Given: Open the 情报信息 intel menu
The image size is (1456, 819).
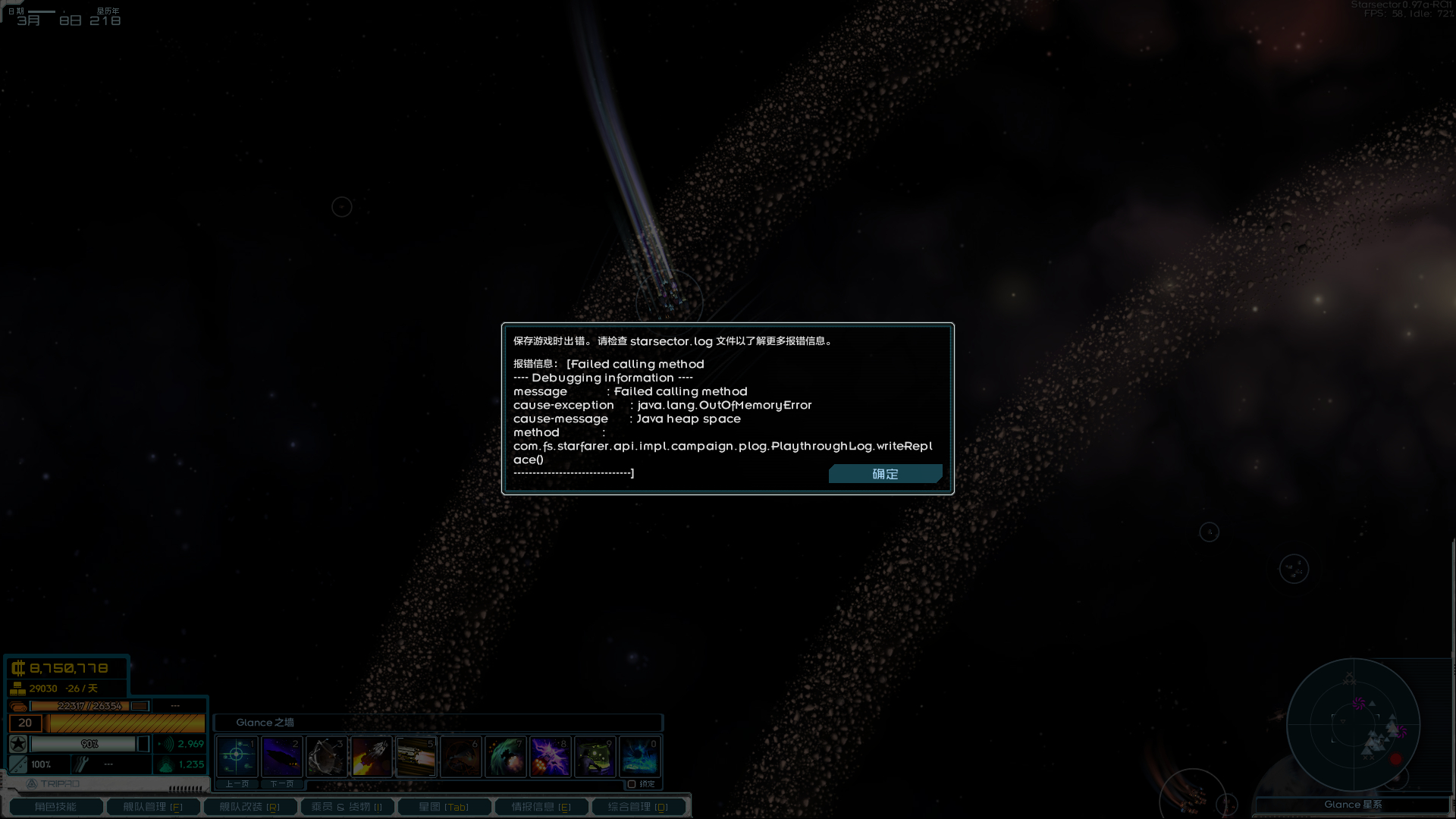Looking at the screenshot, I should point(541,806).
